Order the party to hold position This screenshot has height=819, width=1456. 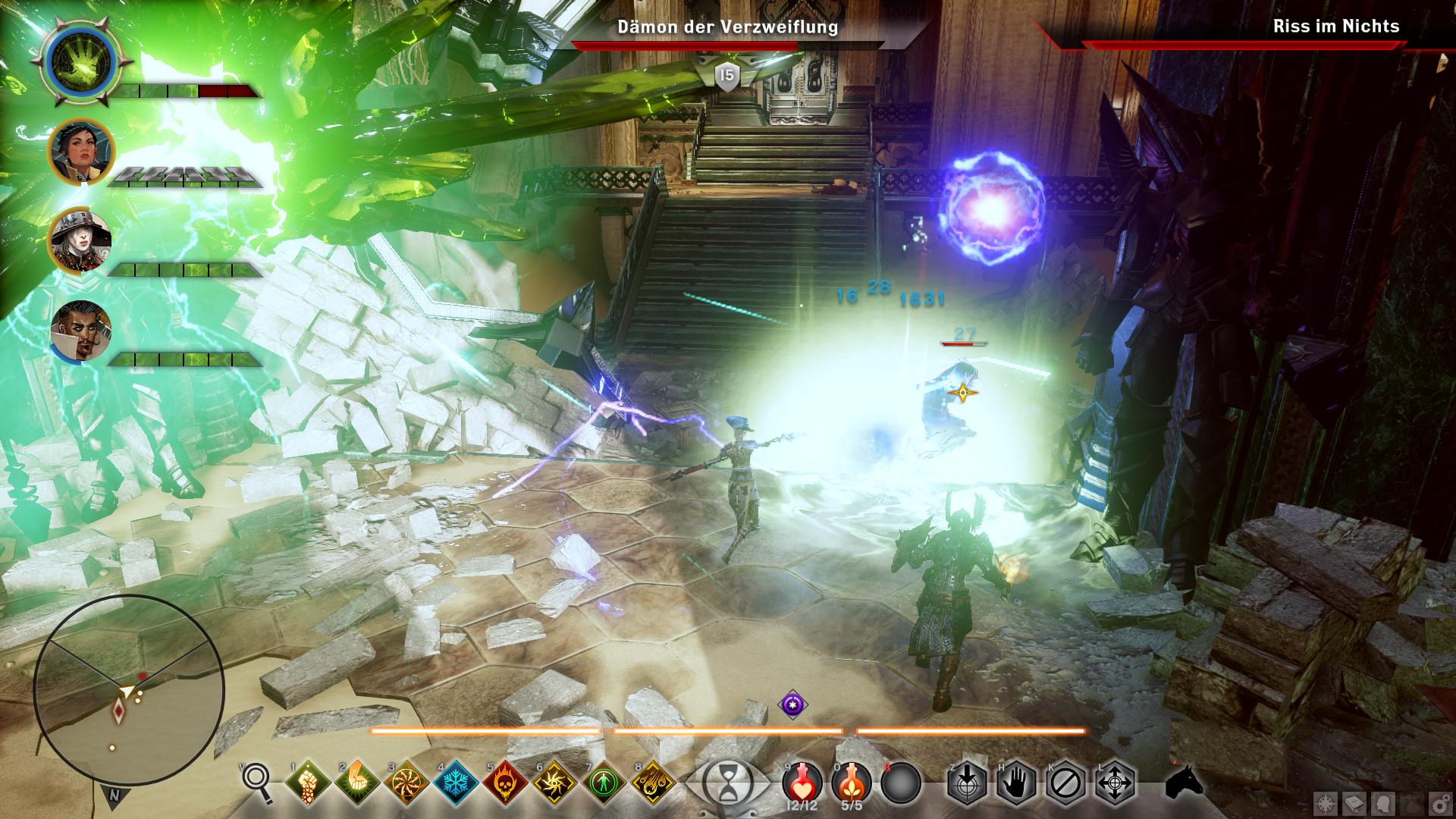pos(1015,782)
